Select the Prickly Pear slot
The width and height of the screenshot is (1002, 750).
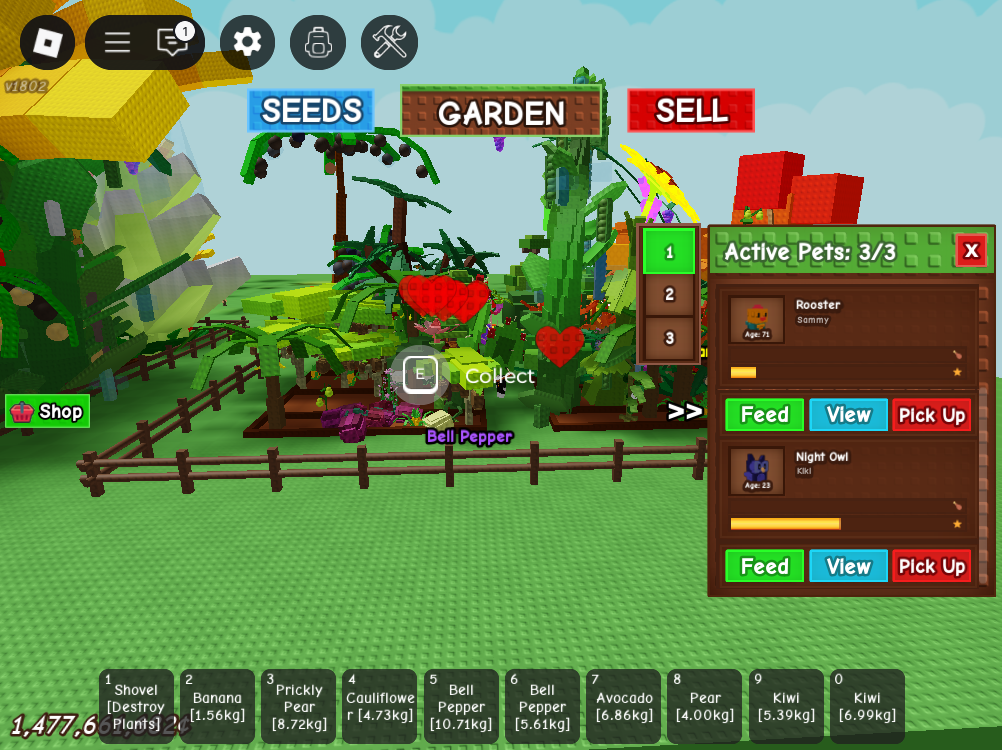coord(298,706)
